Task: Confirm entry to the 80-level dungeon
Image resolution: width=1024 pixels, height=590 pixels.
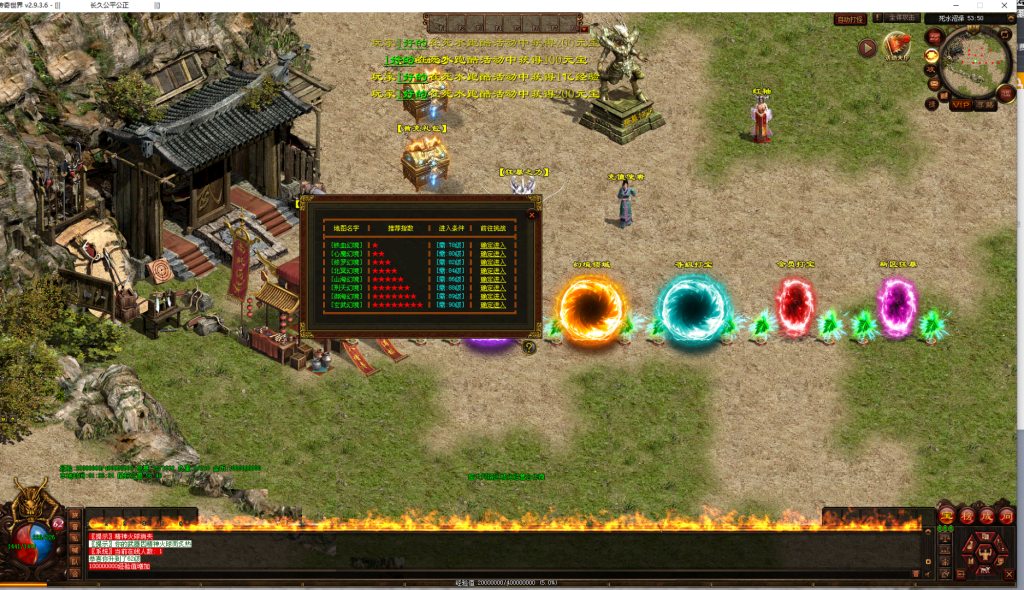Action: pos(493,253)
